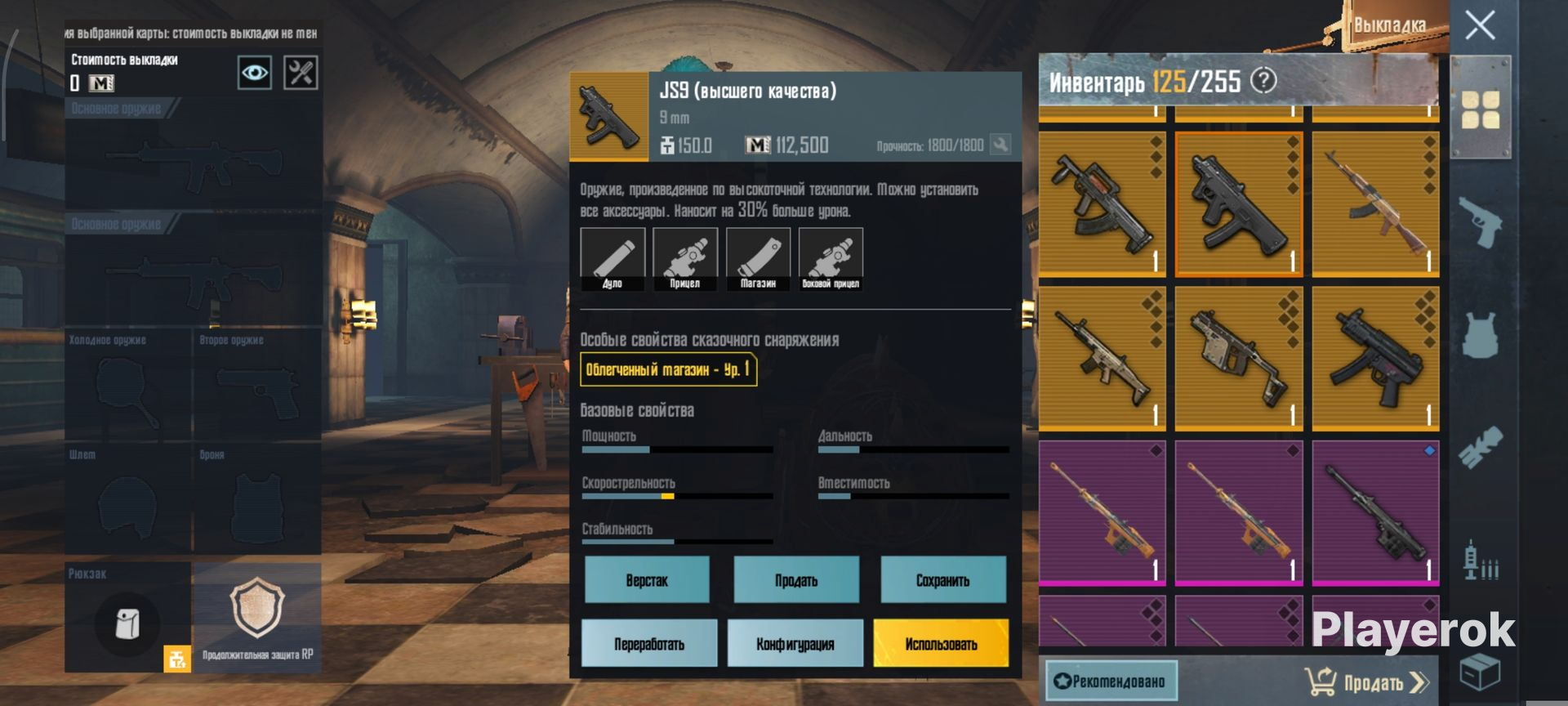
Task: Choose the Переработать button
Action: [x=649, y=644]
